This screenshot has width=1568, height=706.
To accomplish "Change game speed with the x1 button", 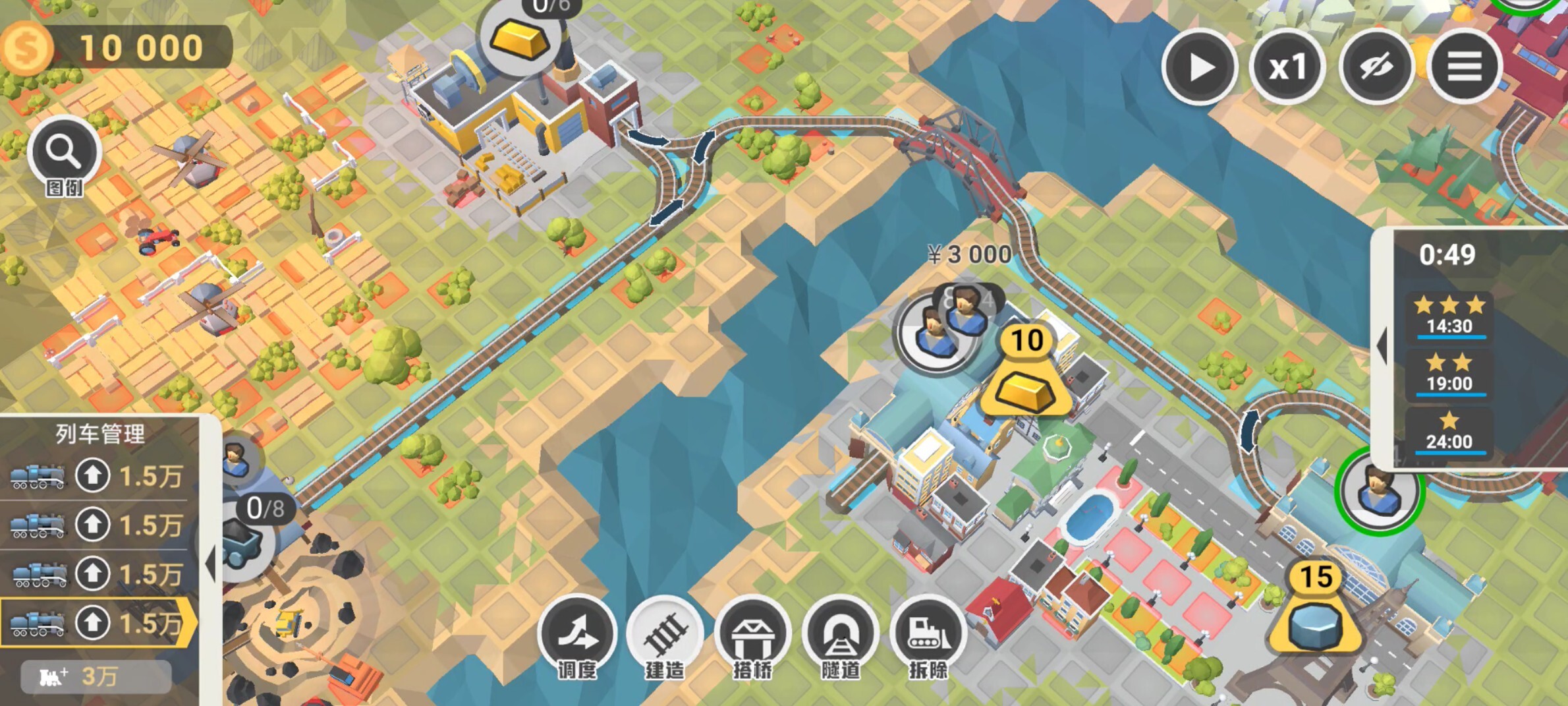I will pos(1287,67).
